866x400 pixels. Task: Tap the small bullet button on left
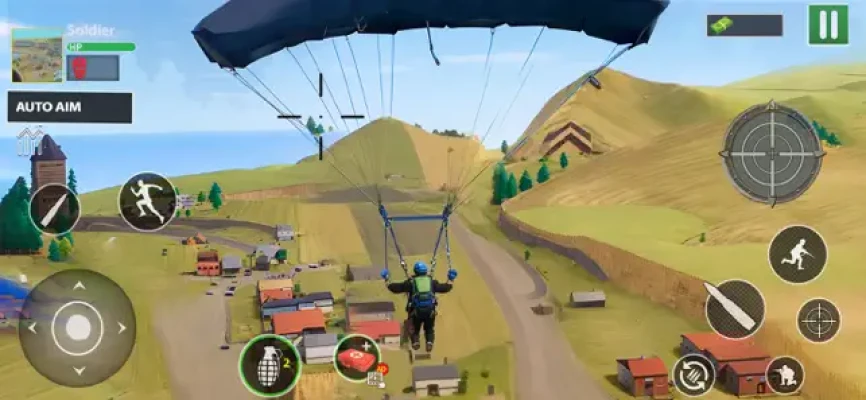(54, 209)
